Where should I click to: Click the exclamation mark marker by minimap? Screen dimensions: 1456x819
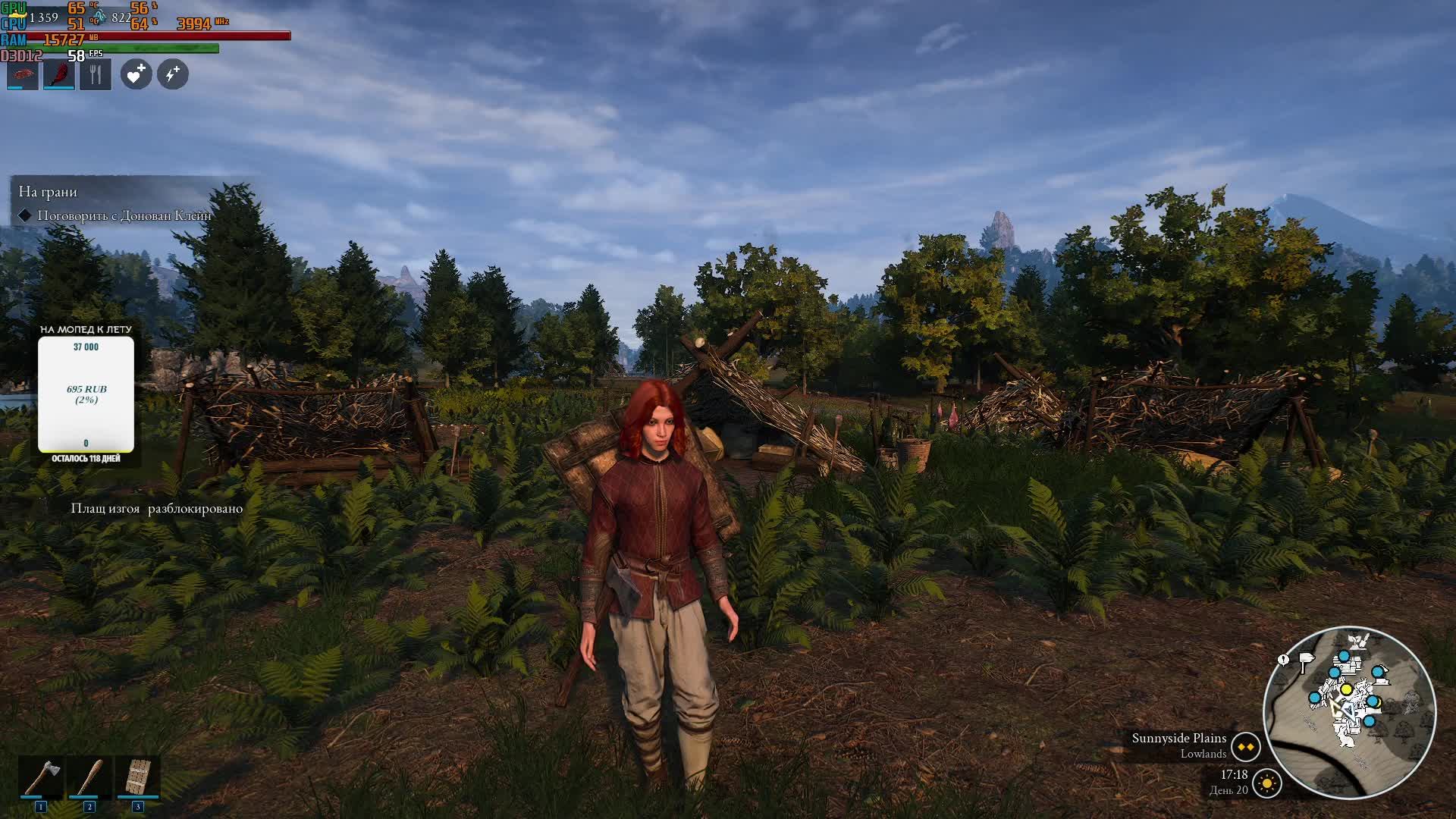click(1283, 660)
